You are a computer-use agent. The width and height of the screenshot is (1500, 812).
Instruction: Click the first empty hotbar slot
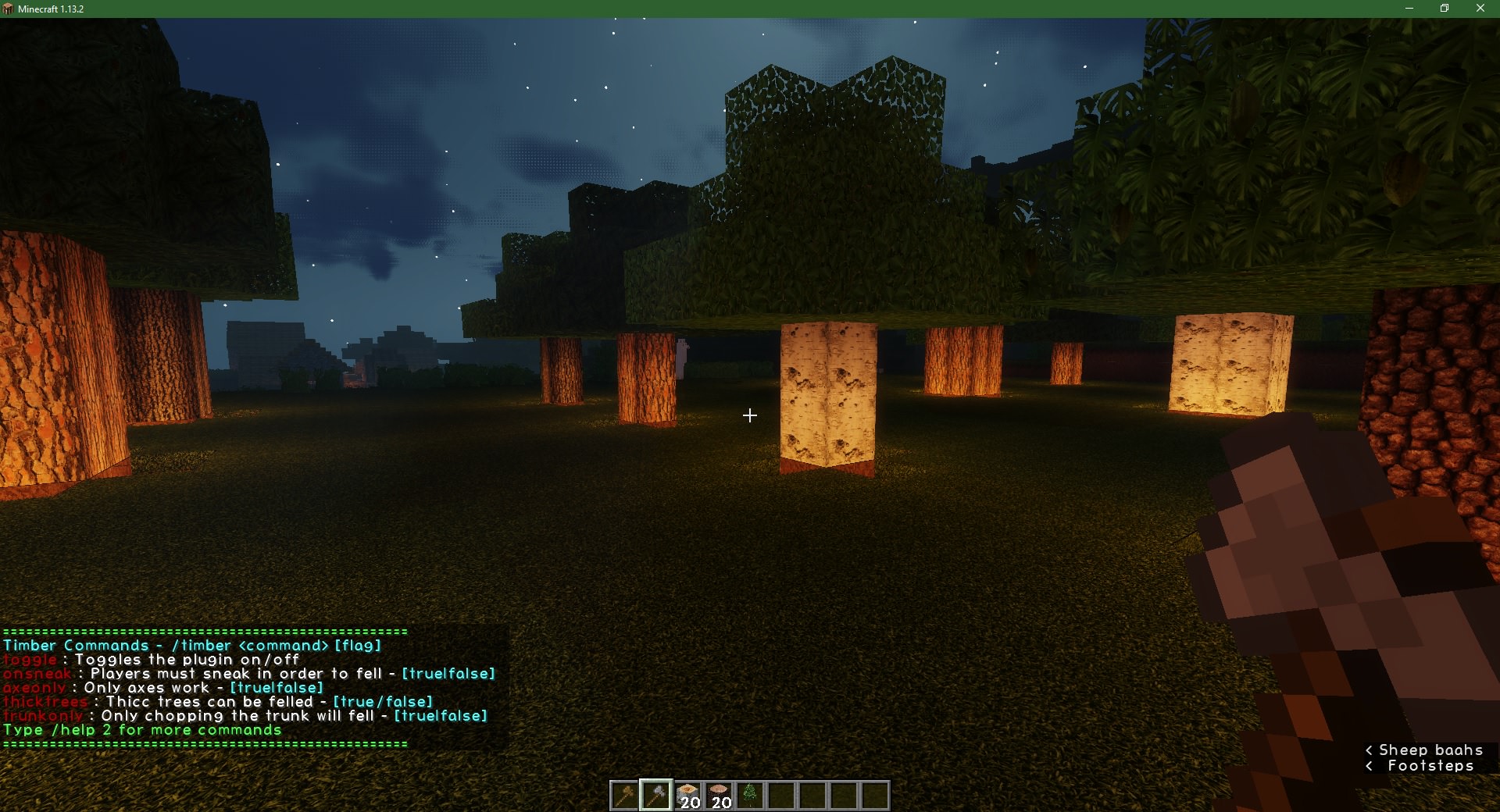(783, 794)
